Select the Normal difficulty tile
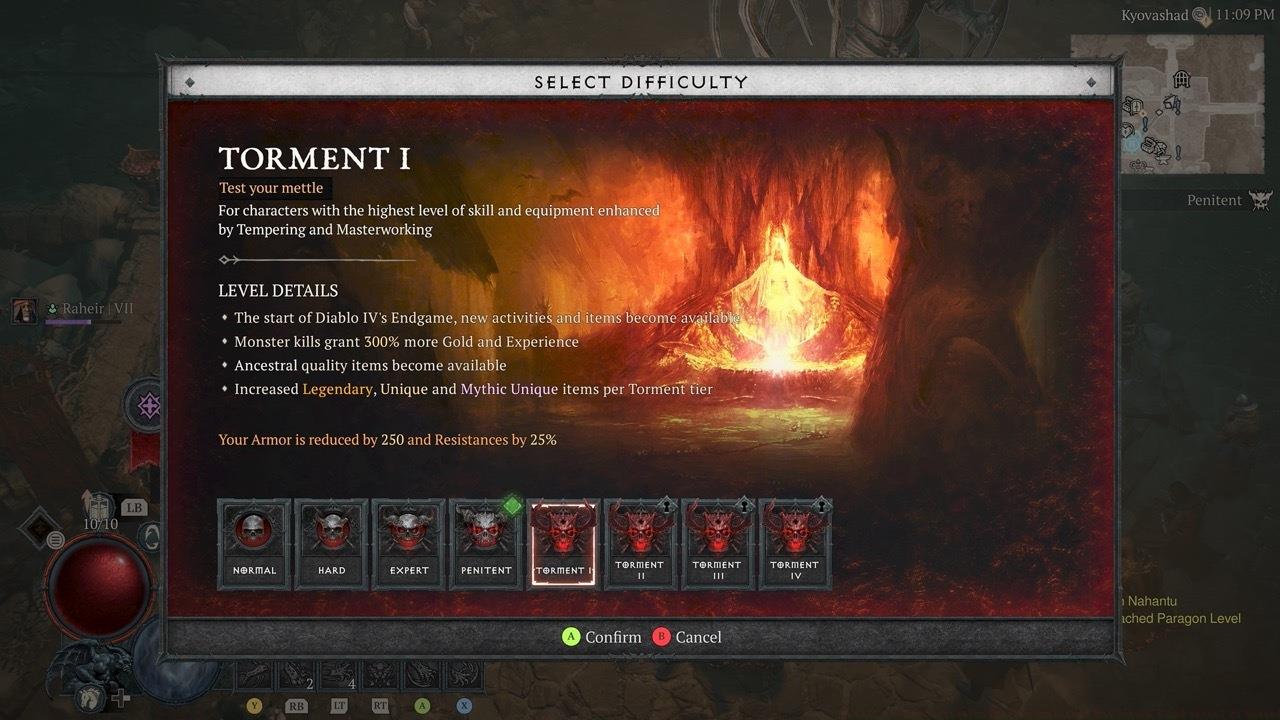The image size is (1280, 720). [254, 543]
